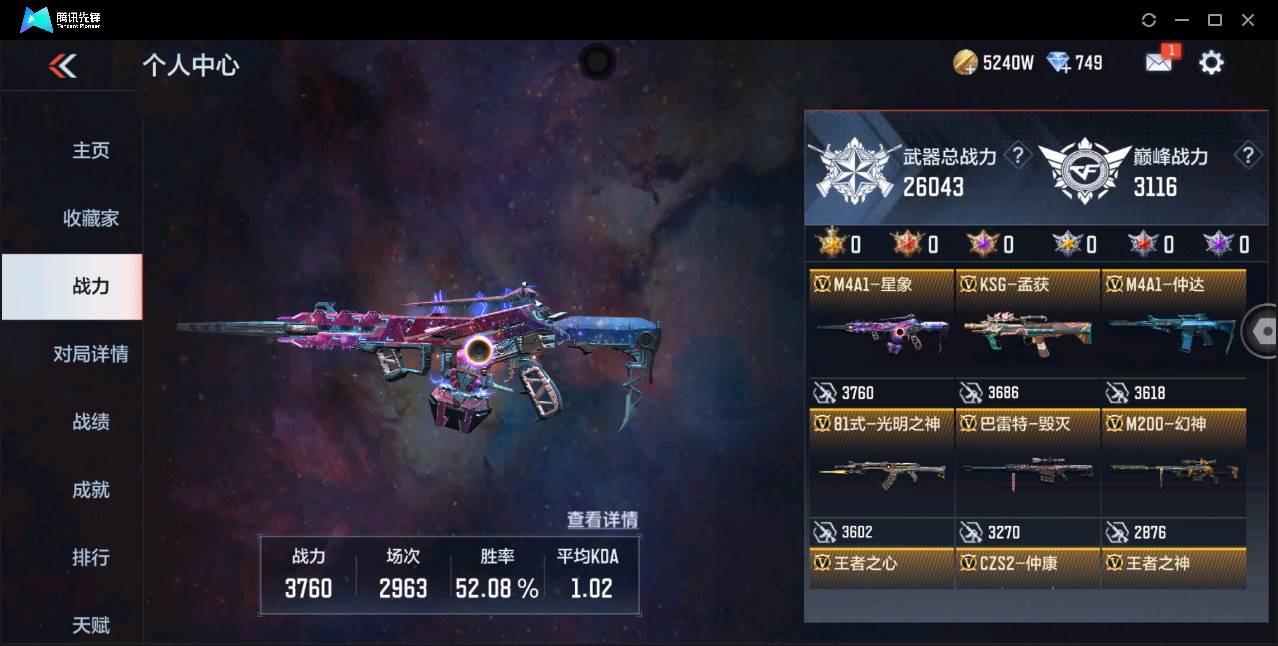The height and width of the screenshot is (646, 1278).
Task: Select the 巴雷特-毁灭 weapon card
Action: tap(1027, 470)
